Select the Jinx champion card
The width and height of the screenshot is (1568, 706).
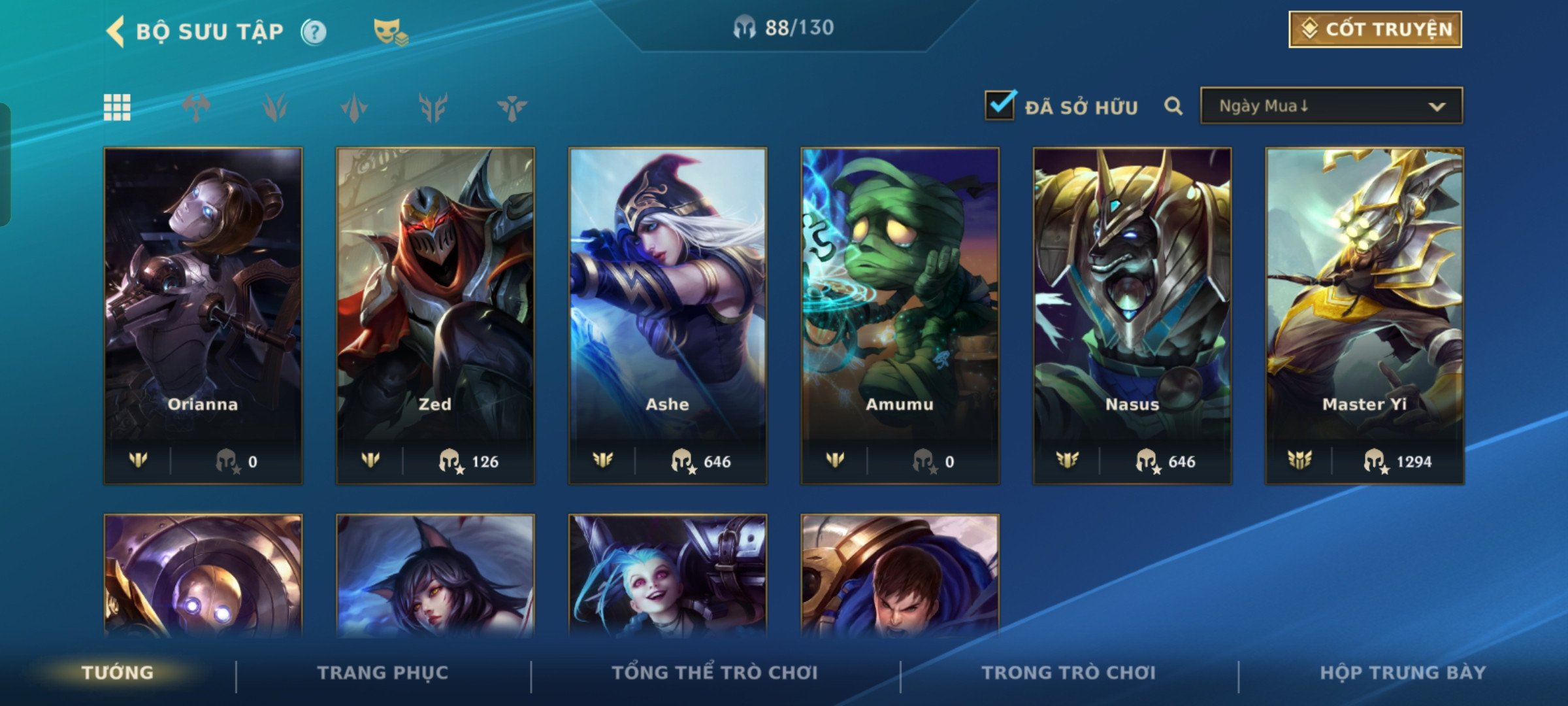tap(668, 575)
